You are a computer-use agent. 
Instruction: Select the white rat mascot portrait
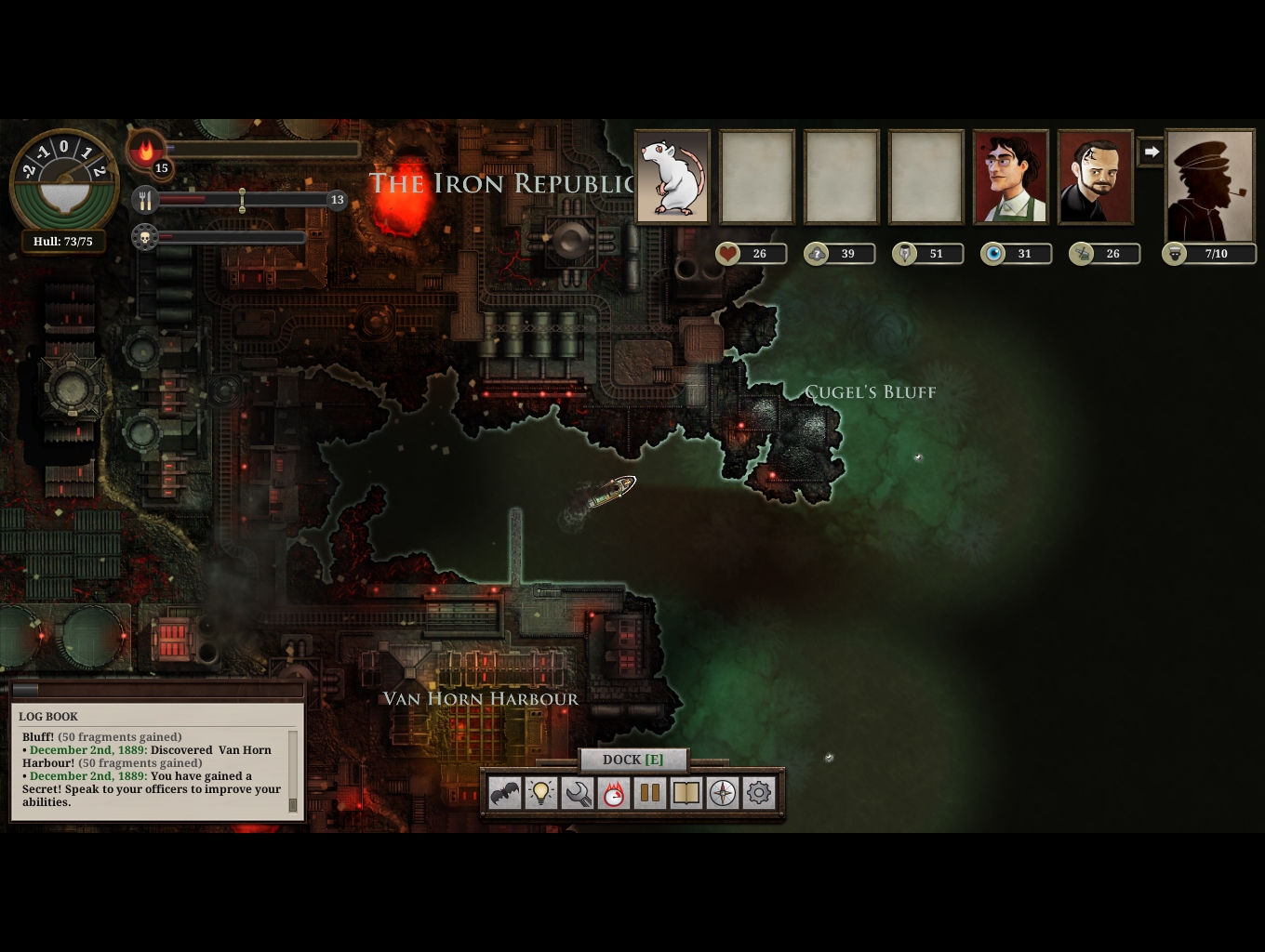(x=672, y=177)
